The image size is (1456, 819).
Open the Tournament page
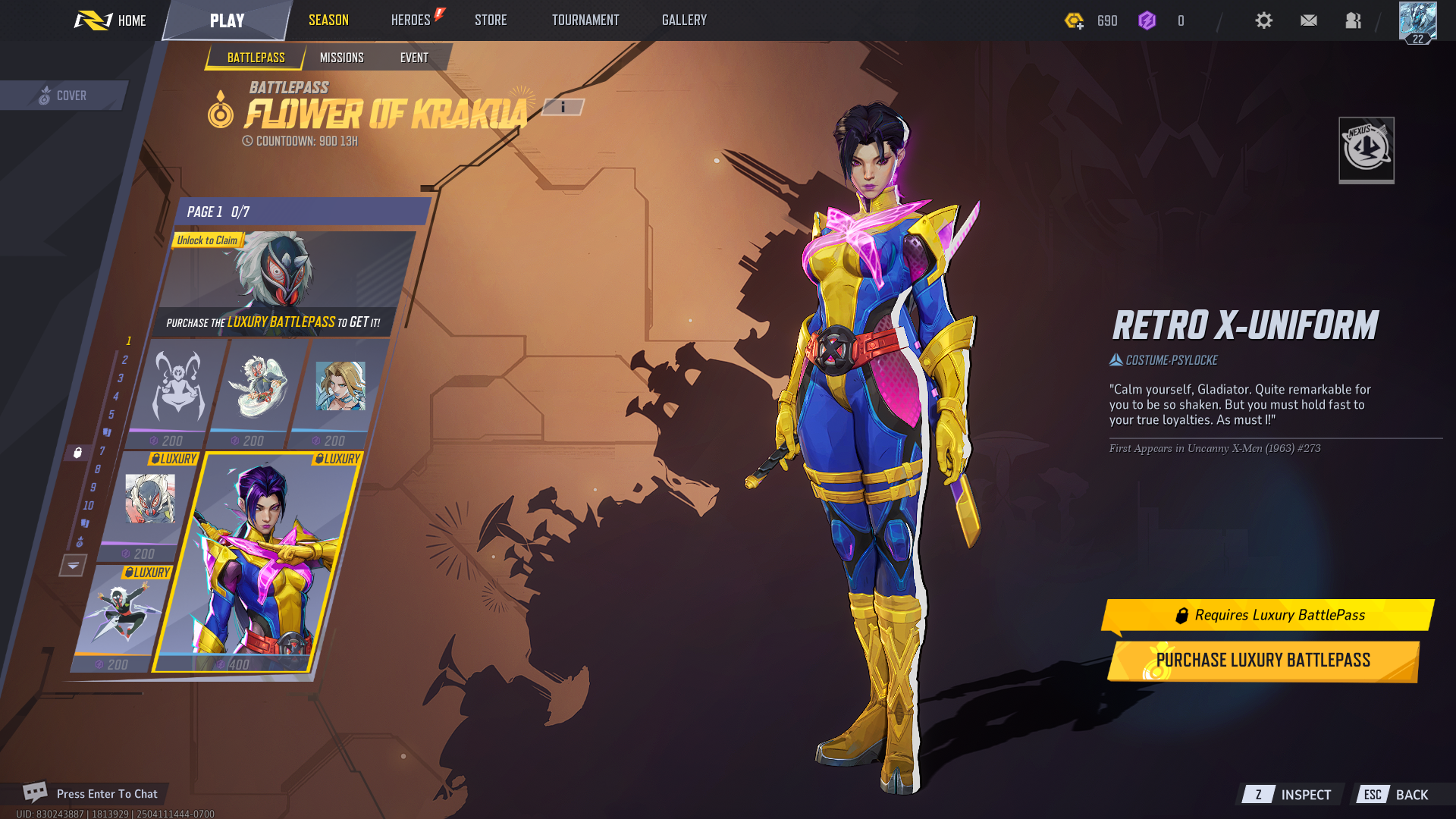tap(585, 20)
